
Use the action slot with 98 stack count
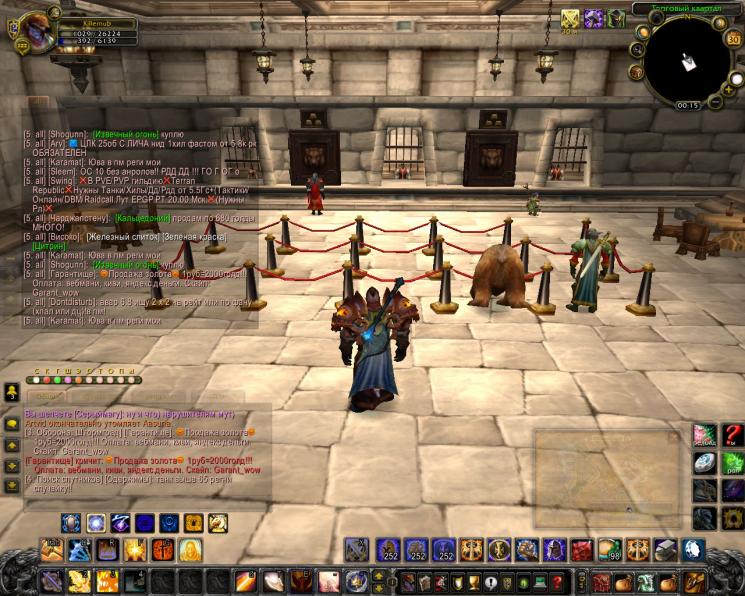click(609, 550)
